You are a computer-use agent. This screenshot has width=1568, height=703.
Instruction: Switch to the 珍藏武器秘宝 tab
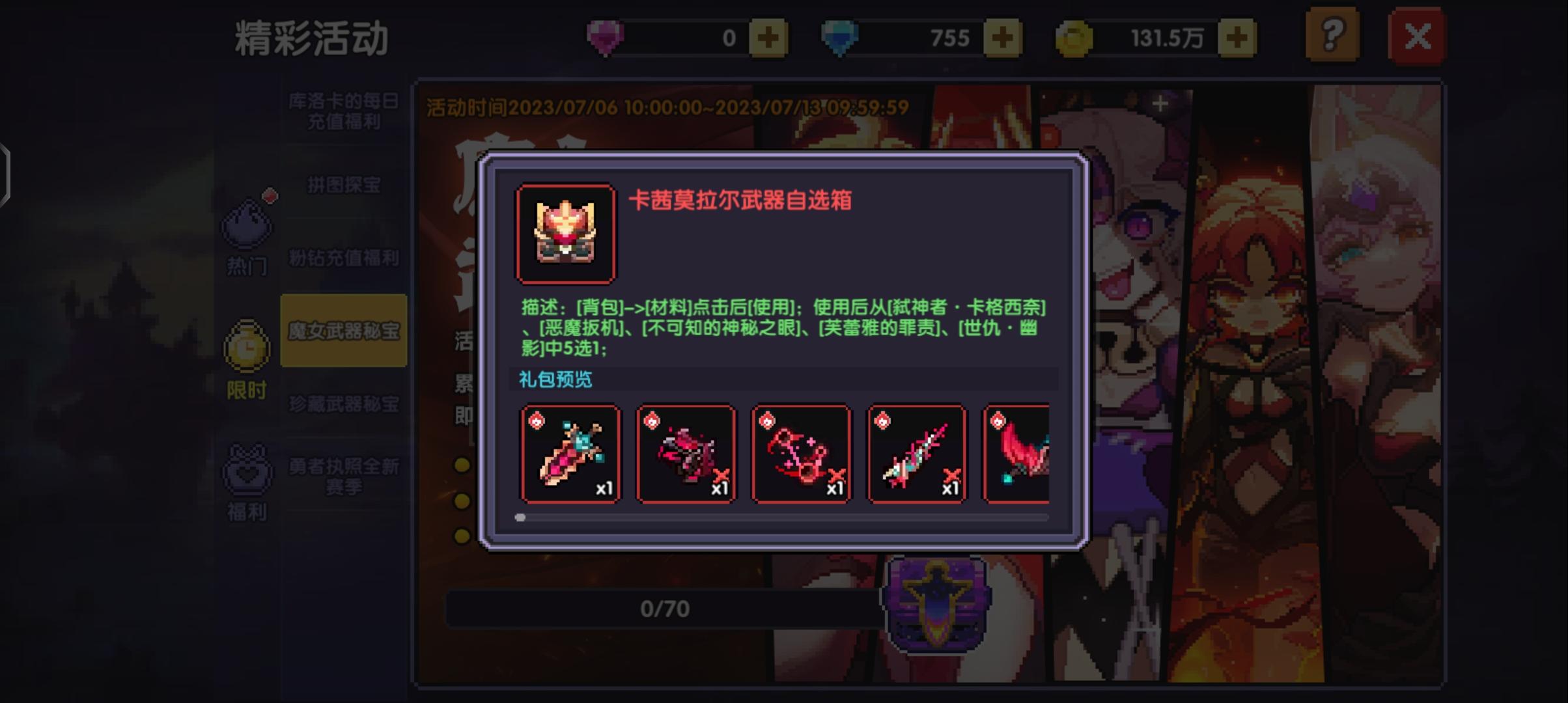(344, 404)
